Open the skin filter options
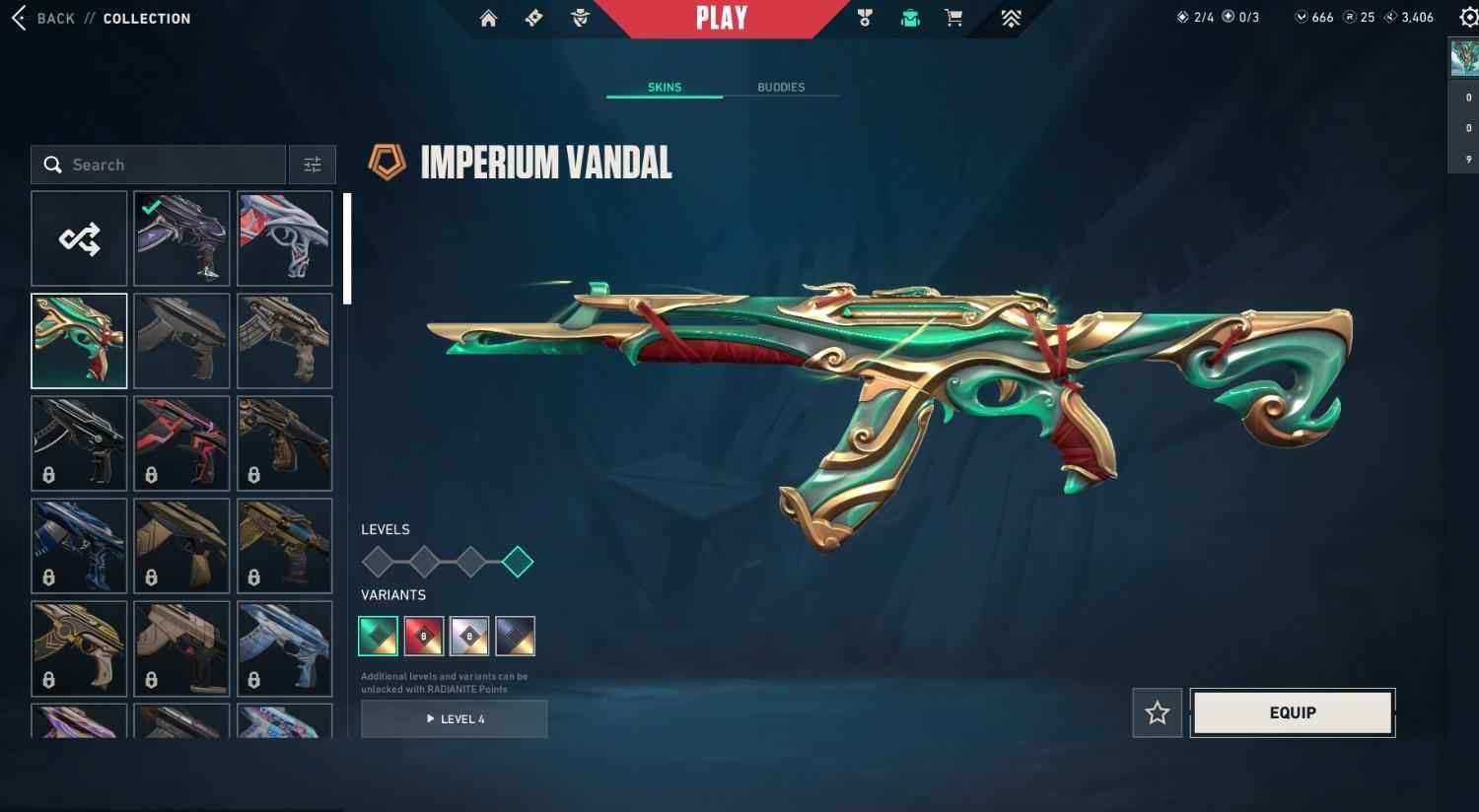Viewport: 1479px width, 812px height. [x=313, y=165]
